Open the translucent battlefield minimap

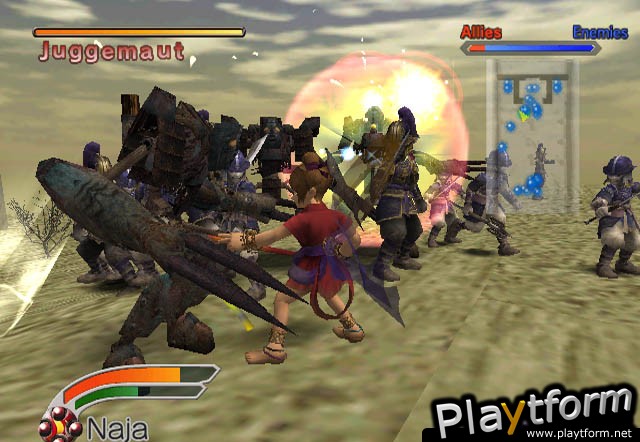click(531, 135)
